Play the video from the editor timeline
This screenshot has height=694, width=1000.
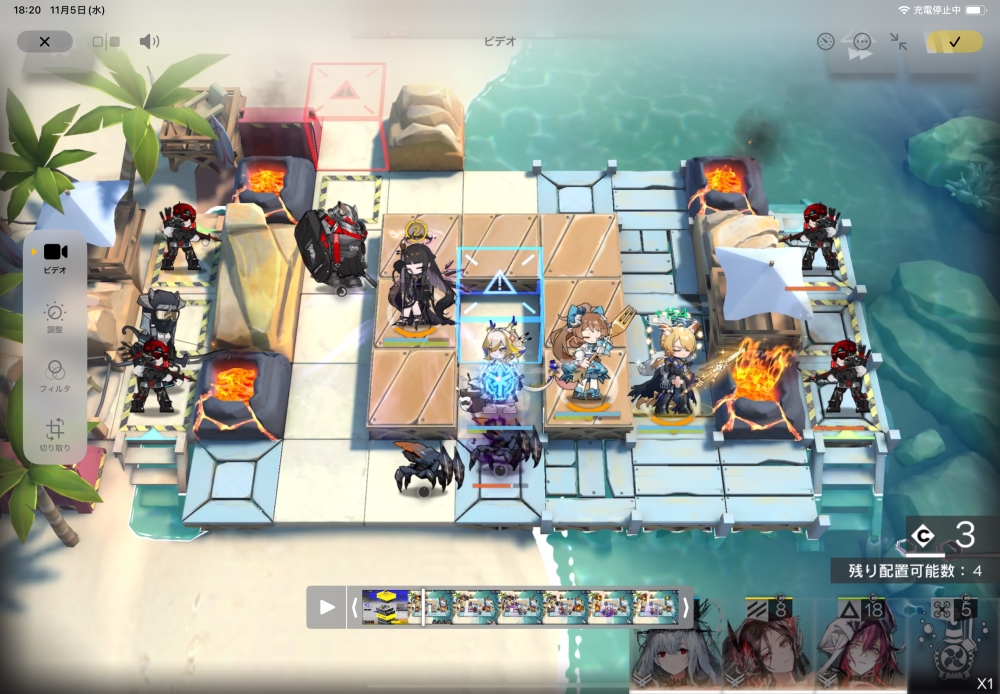[327, 607]
